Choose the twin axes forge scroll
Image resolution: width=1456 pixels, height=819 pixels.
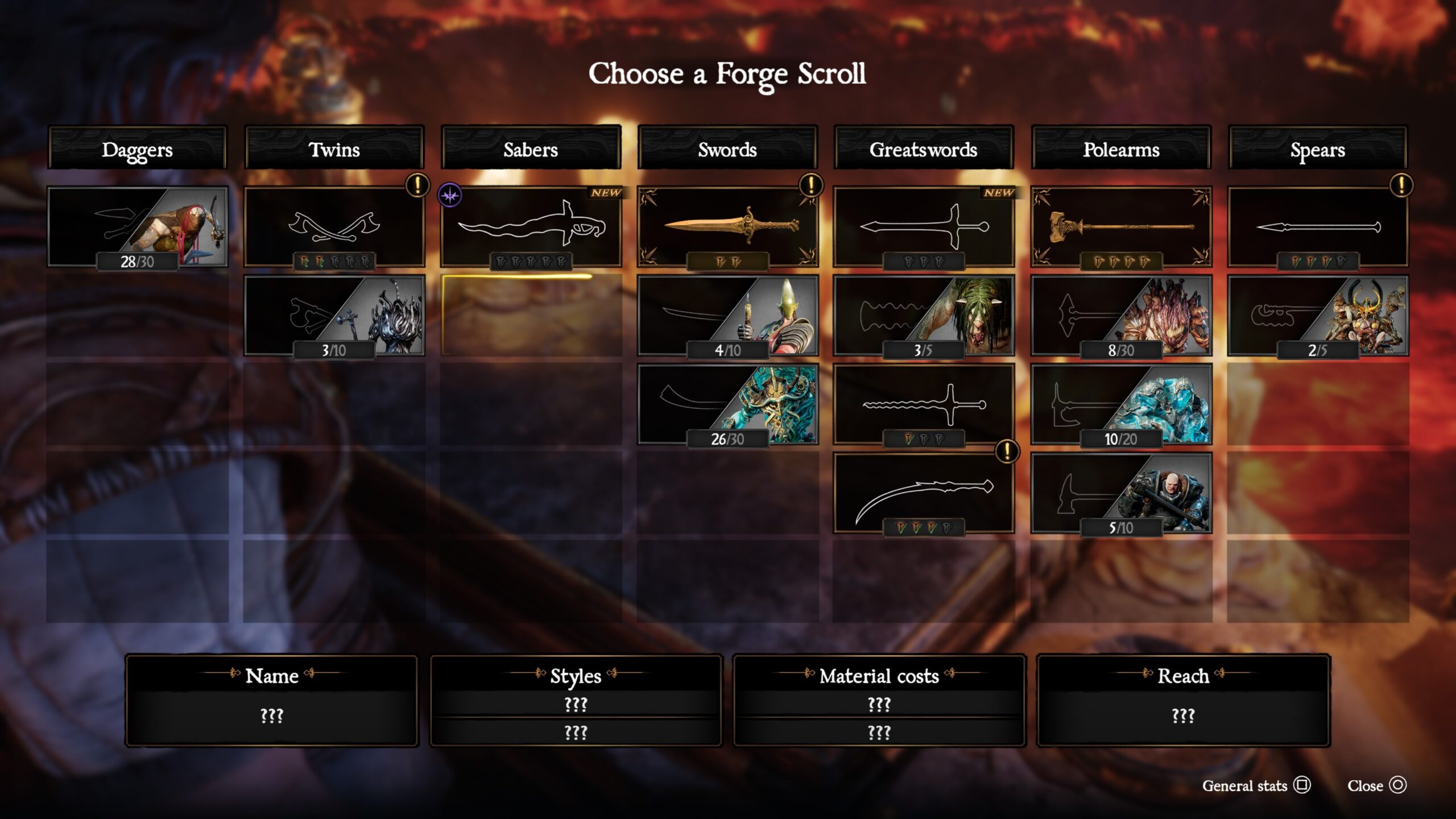[x=334, y=227]
